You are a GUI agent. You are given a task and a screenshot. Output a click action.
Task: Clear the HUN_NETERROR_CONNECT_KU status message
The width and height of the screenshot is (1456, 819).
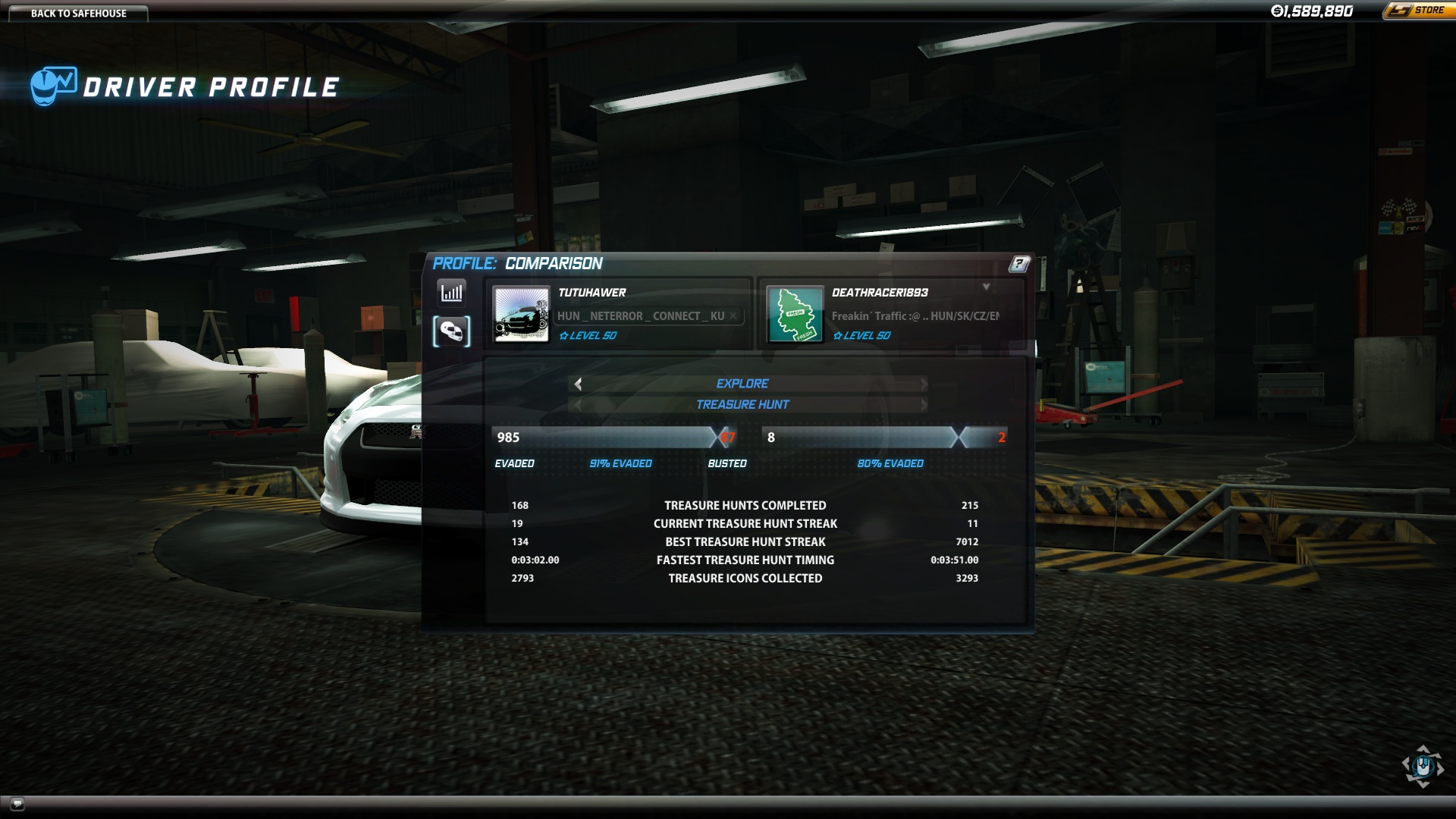coord(733,316)
